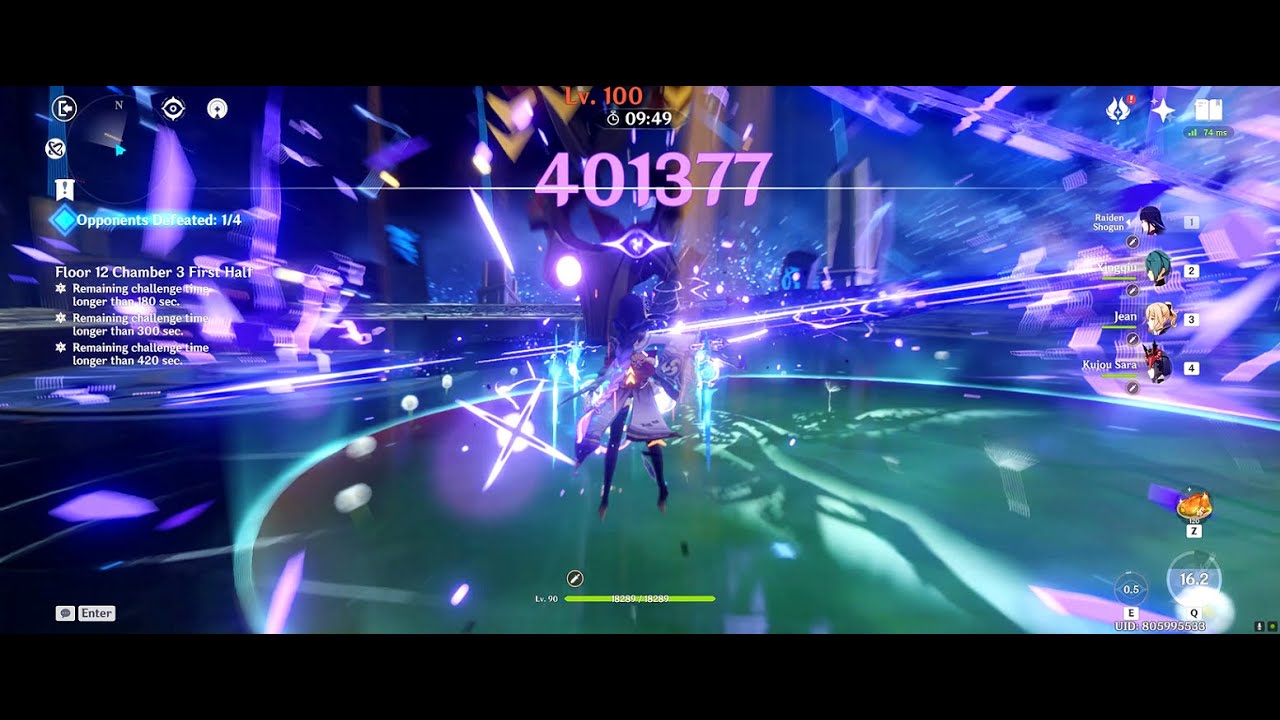This screenshot has width=1280, height=720.
Task: Switch to Xingqiu in party slot 2
Action: click(x=1160, y=270)
